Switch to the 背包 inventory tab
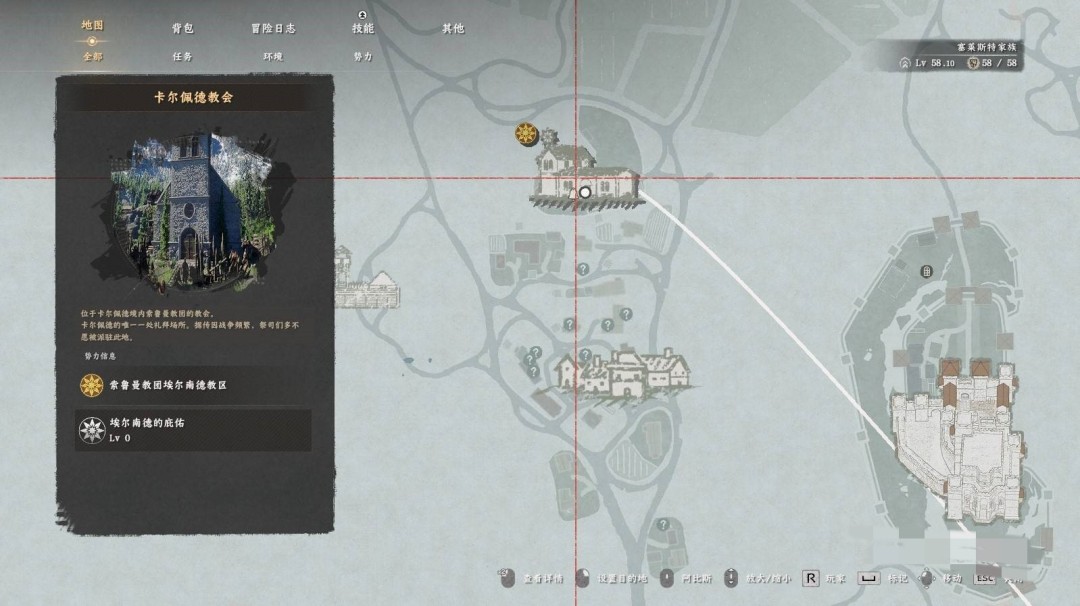The image size is (1080, 606). [x=182, y=28]
